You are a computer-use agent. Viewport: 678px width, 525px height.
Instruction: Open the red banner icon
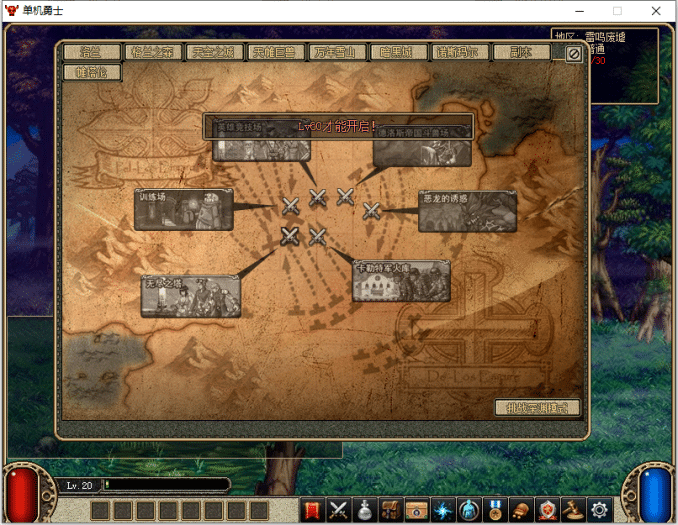(x=312, y=510)
